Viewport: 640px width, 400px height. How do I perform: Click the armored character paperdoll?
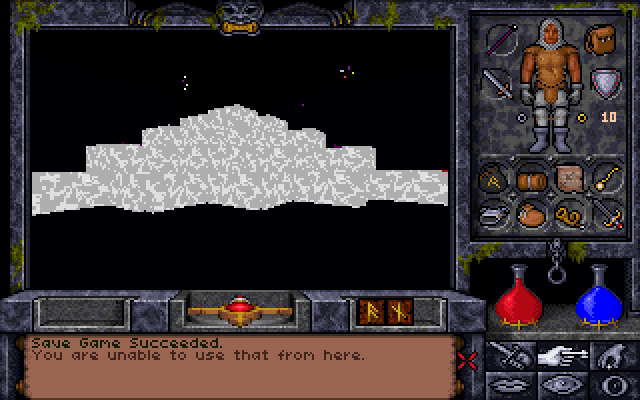[548, 85]
